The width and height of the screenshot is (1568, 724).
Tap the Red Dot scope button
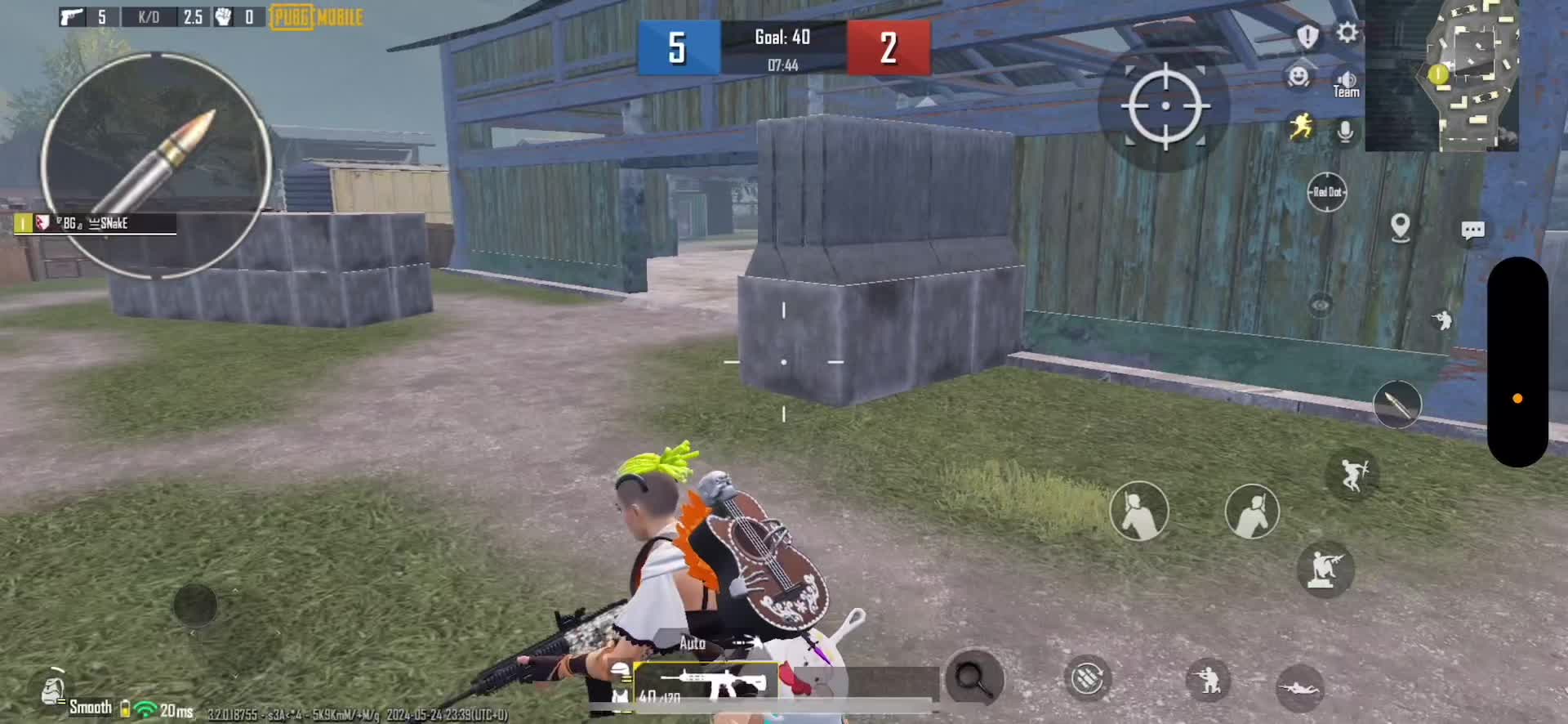[1327, 192]
